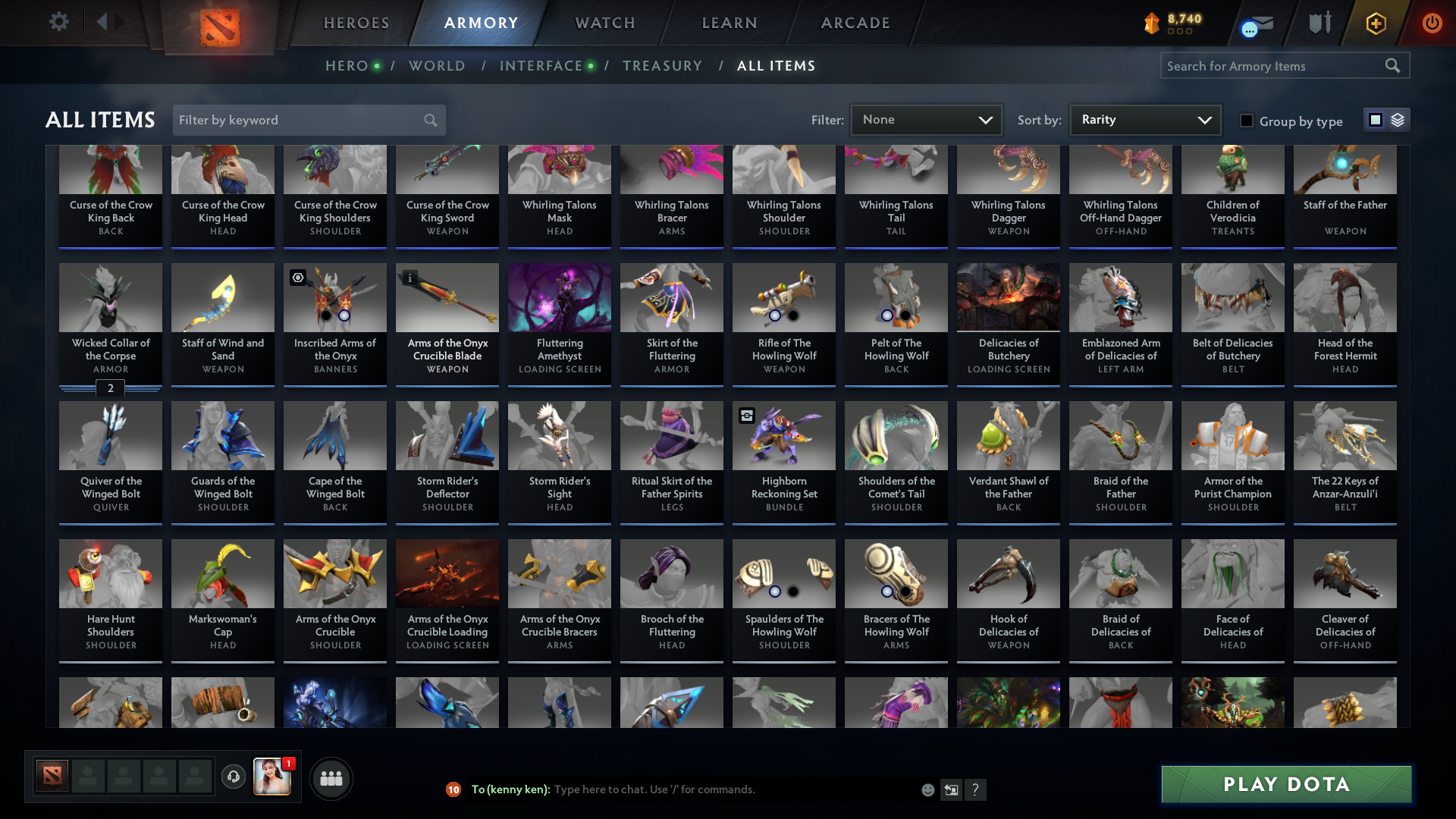
Task: Toggle grid item view mode
Action: coord(1376,120)
